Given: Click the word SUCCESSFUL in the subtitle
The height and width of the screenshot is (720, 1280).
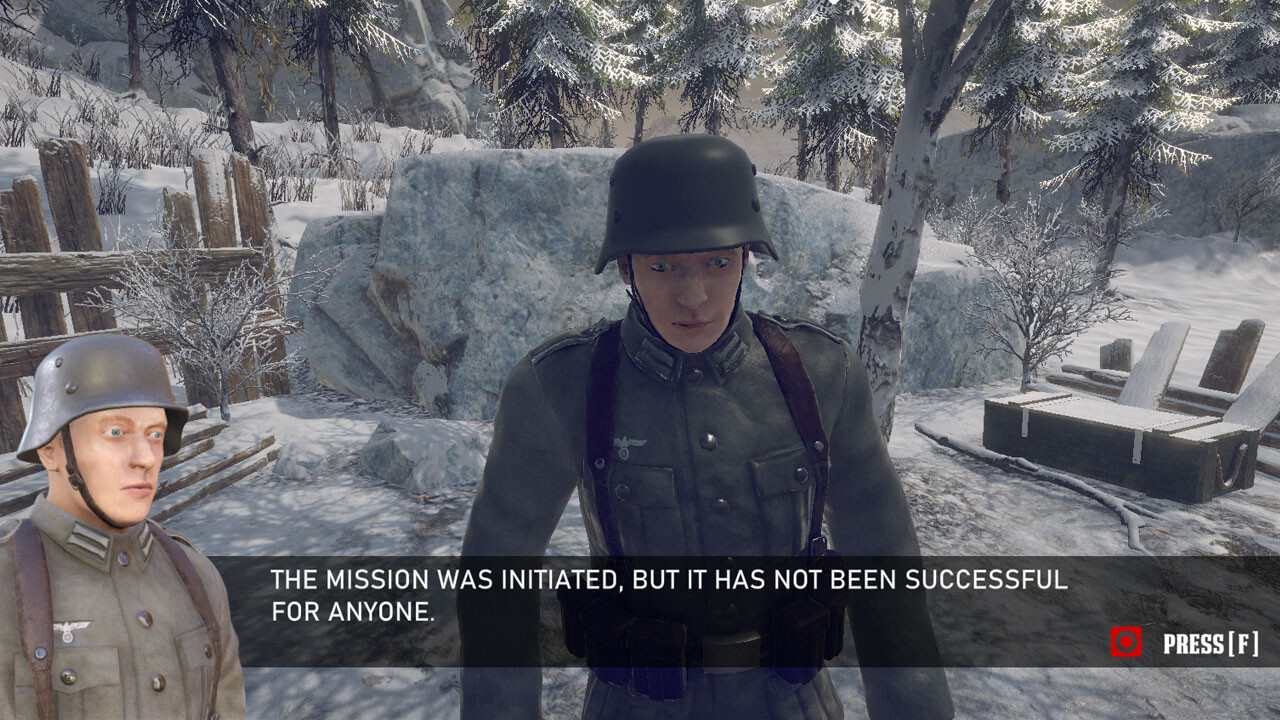Looking at the screenshot, I should [985, 577].
